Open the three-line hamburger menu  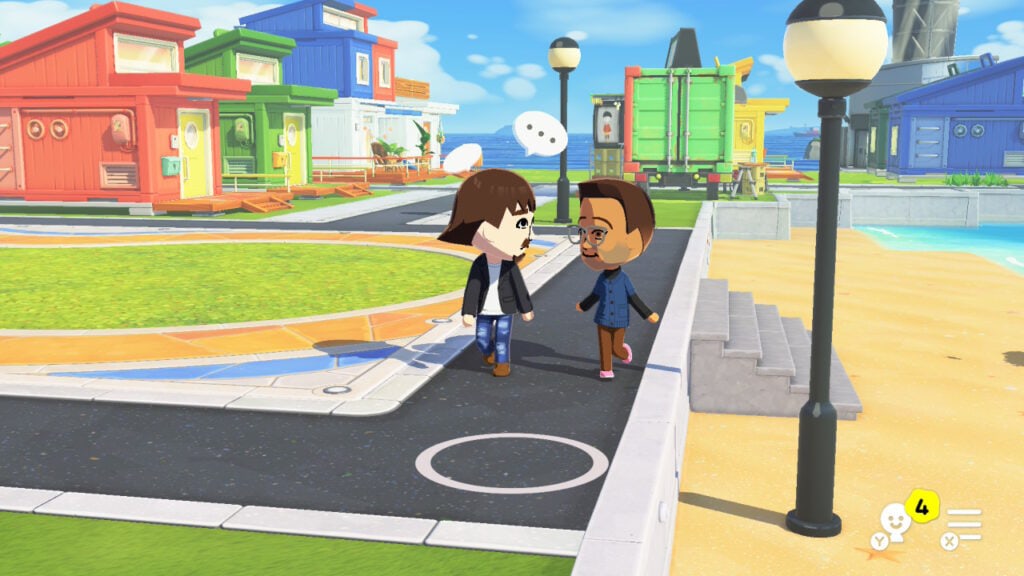click(964, 523)
